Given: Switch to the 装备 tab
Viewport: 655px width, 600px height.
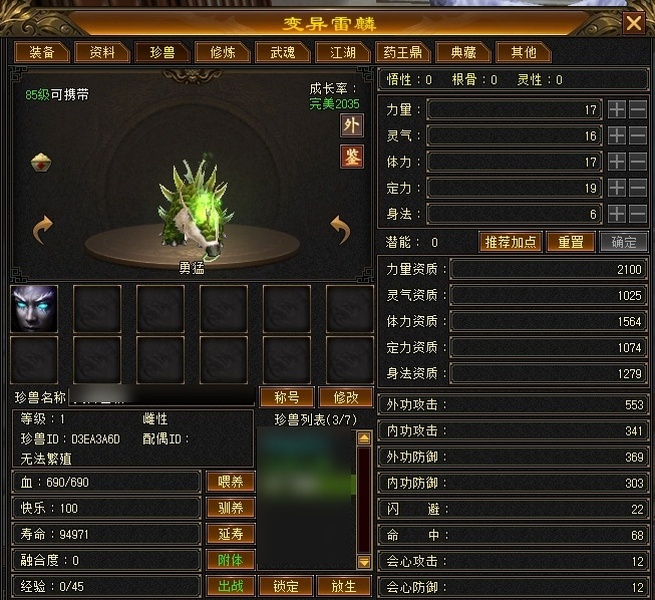Looking at the screenshot, I should click(x=42, y=52).
